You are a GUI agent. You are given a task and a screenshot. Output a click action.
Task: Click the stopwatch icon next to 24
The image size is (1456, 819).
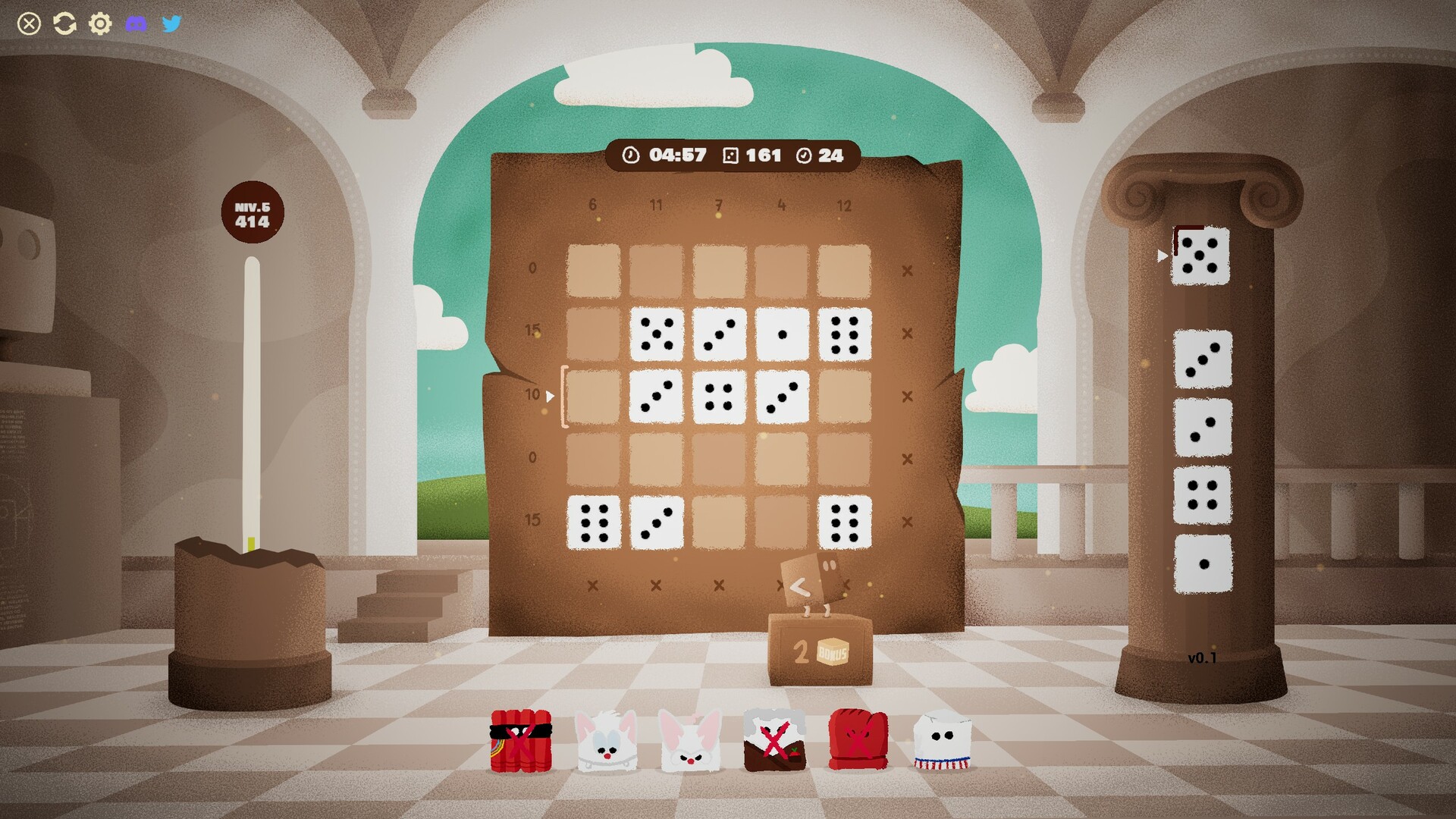(805, 155)
